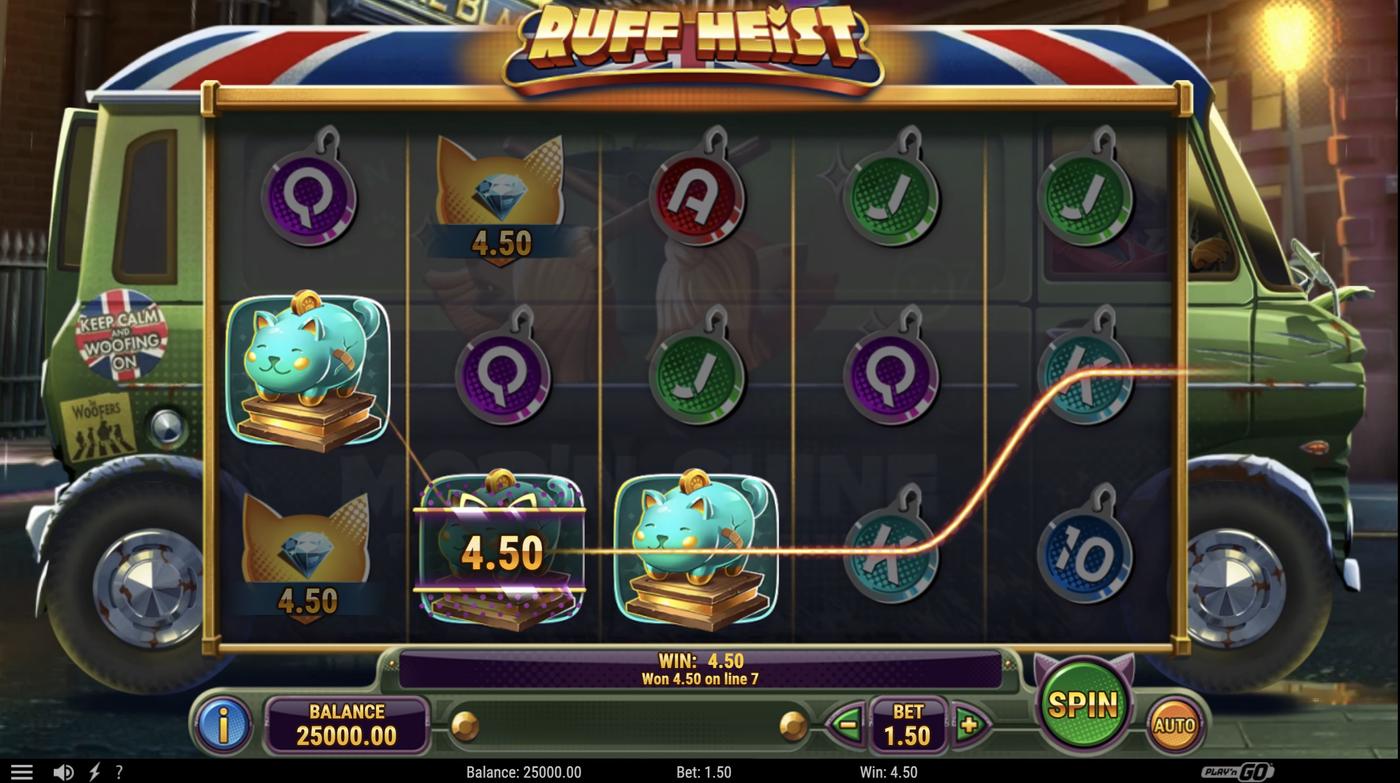The height and width of the screenshot is (783, 1400).
Task: Toggle sound off via the speaker control
Action: coord(63,771)
